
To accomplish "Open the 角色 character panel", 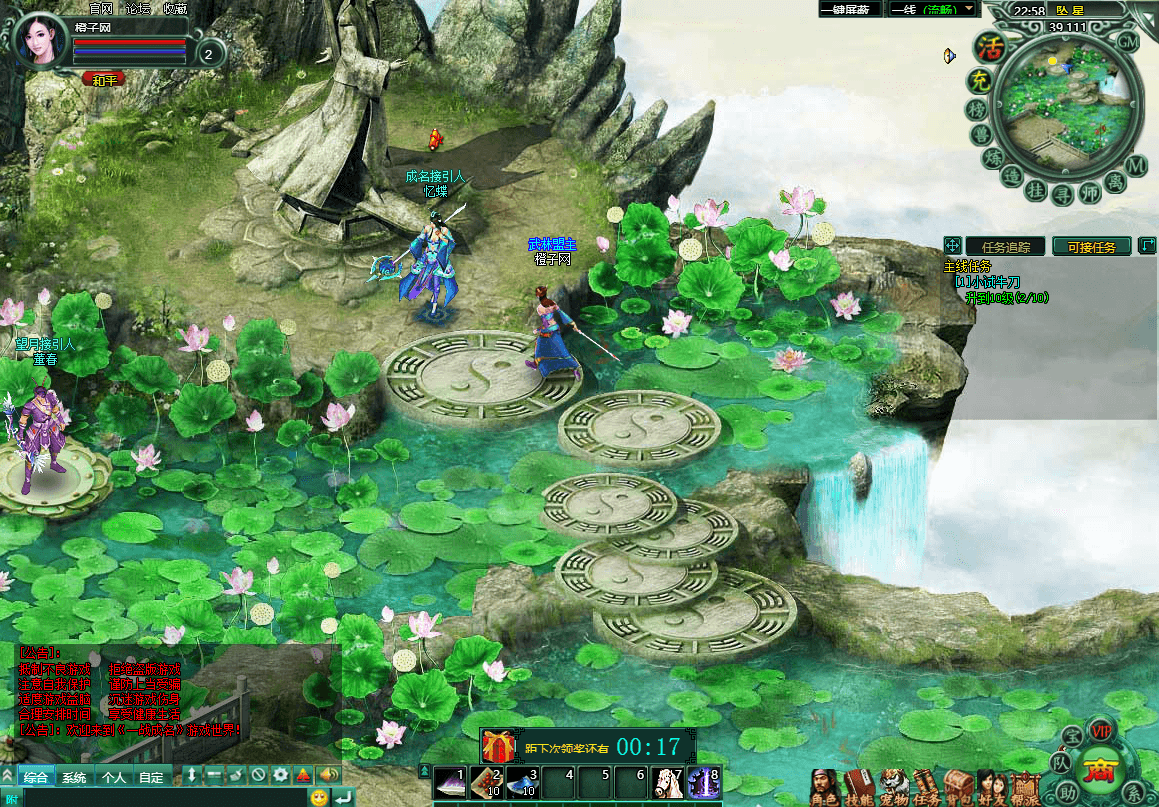I will point(823,788).
